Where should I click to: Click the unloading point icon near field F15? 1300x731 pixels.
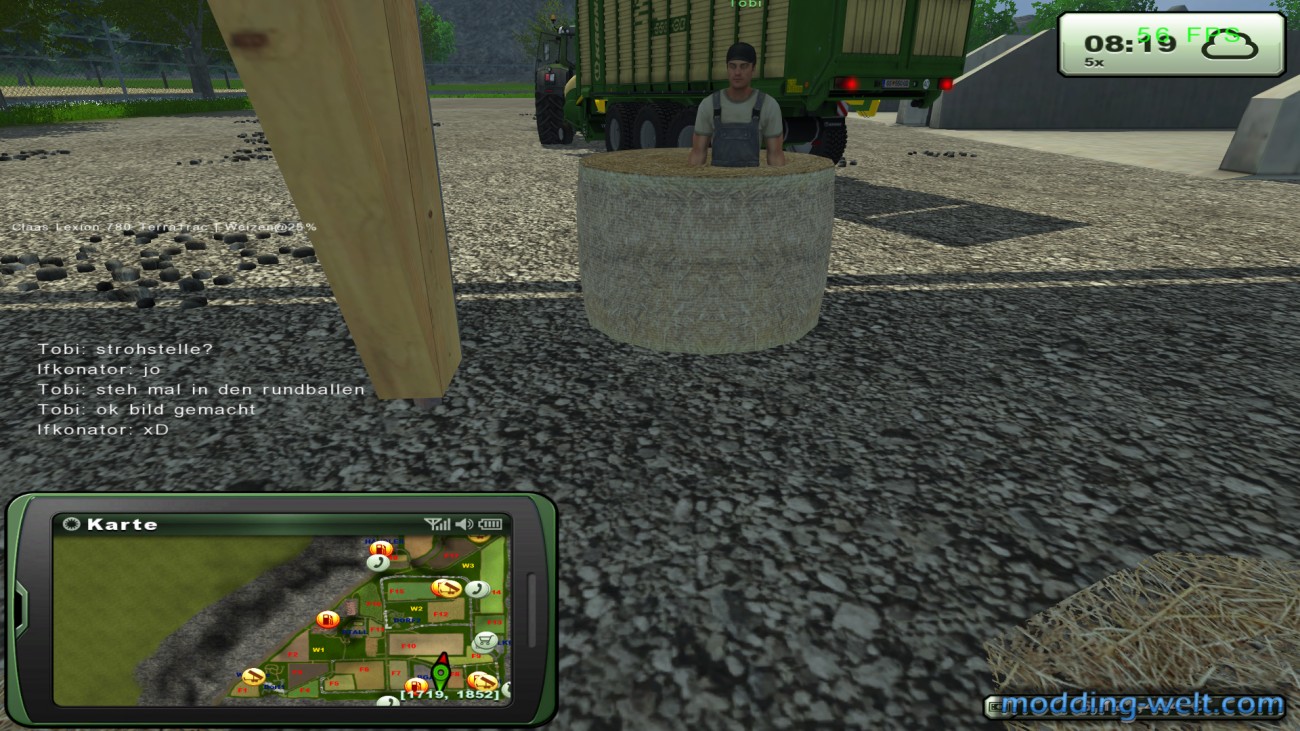tap(447, 588)
